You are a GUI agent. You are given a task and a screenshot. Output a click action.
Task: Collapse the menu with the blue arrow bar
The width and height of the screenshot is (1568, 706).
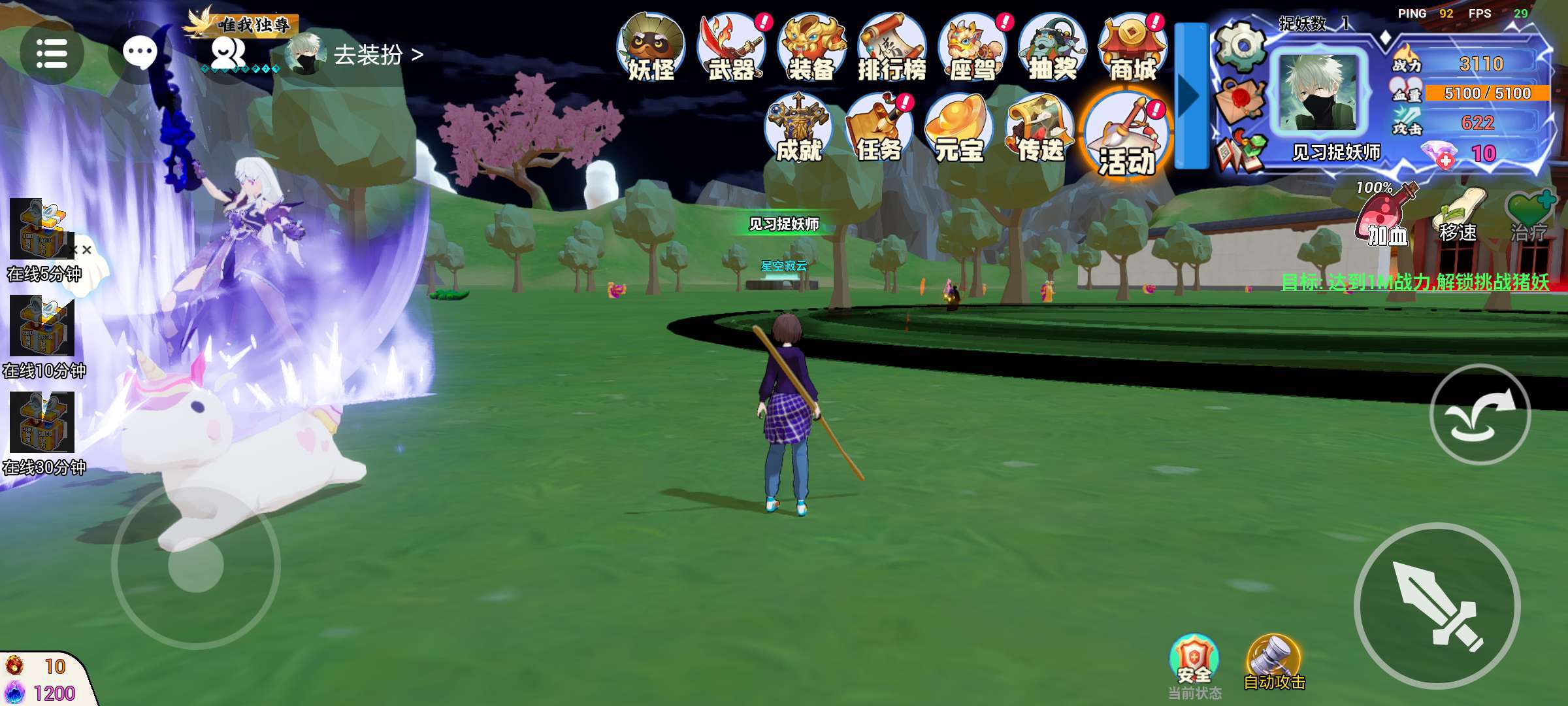1191,96
